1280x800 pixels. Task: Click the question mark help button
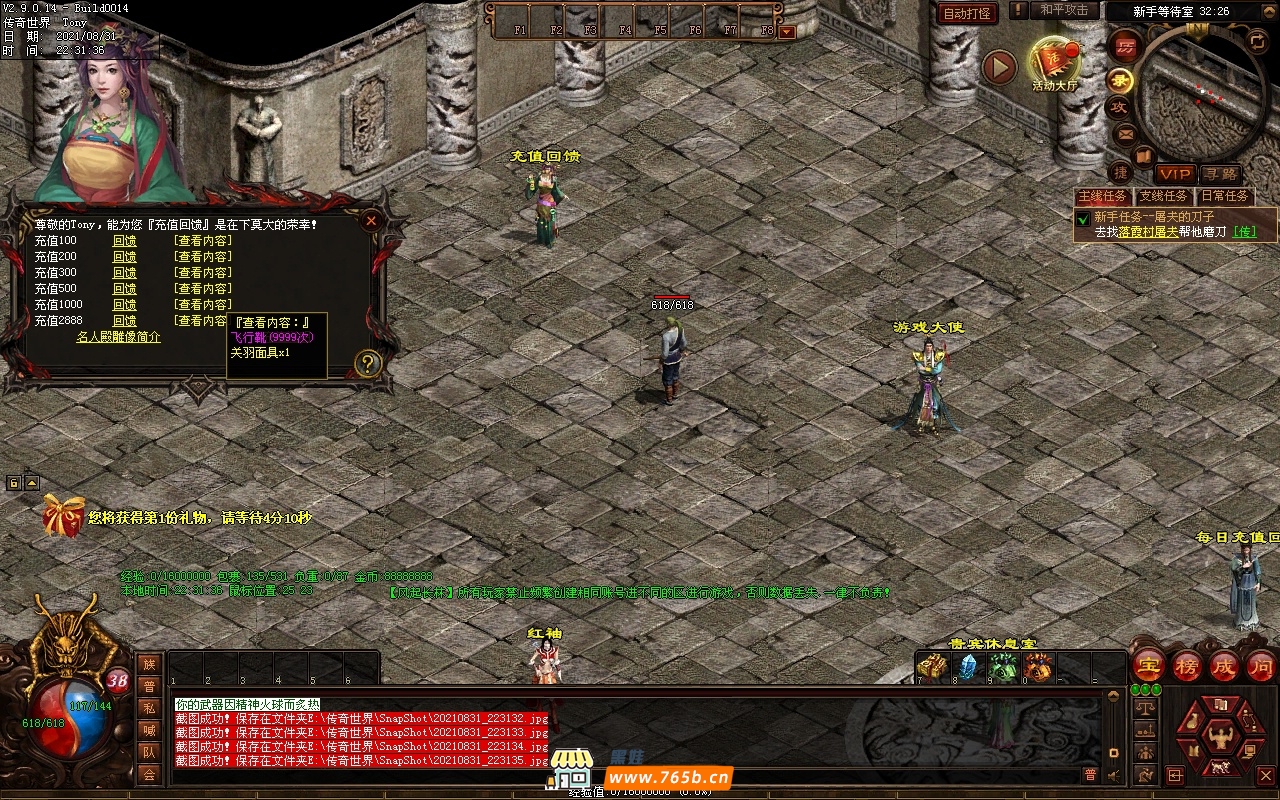(368, 363)
